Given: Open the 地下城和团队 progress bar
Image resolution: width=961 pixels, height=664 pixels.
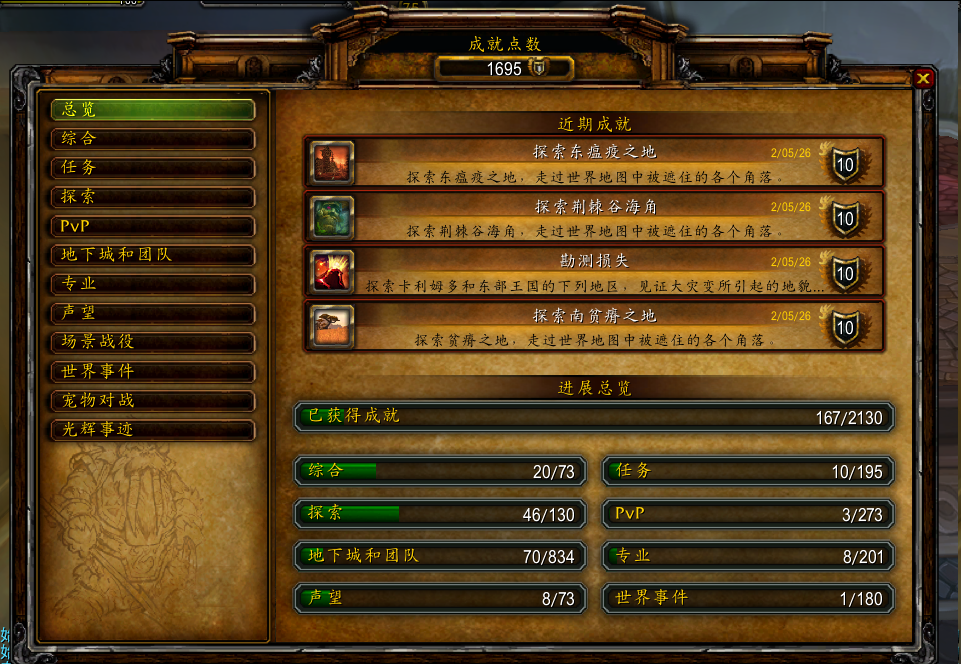Looking at the screenshot, I should pos(440,556).
